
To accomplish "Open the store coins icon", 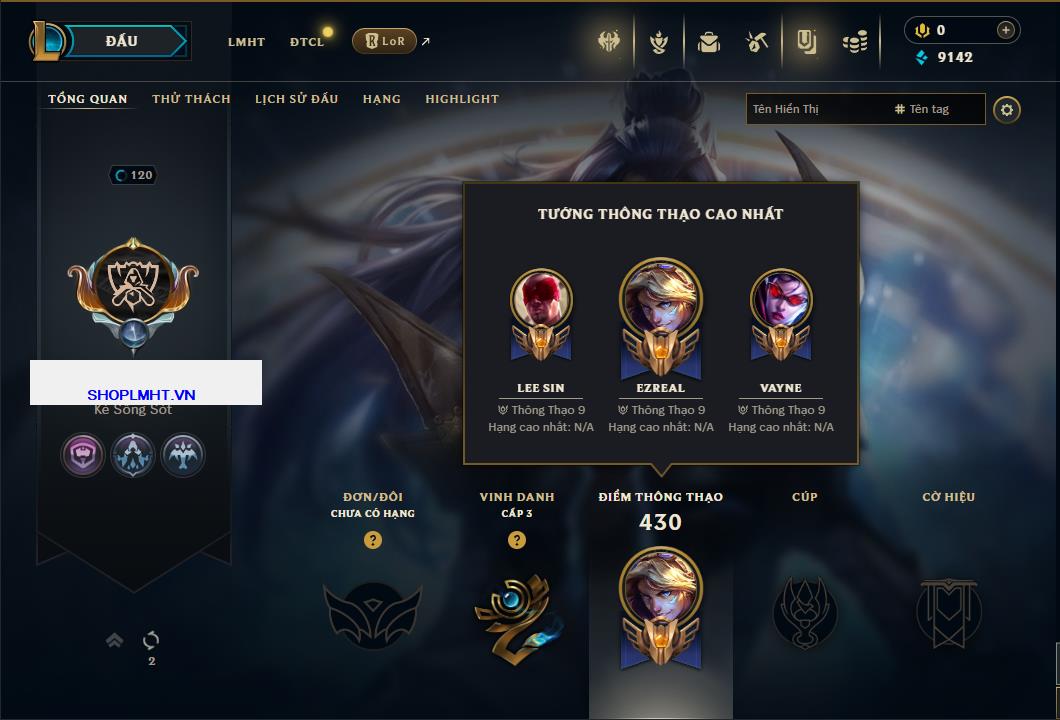I will point(854,42).
